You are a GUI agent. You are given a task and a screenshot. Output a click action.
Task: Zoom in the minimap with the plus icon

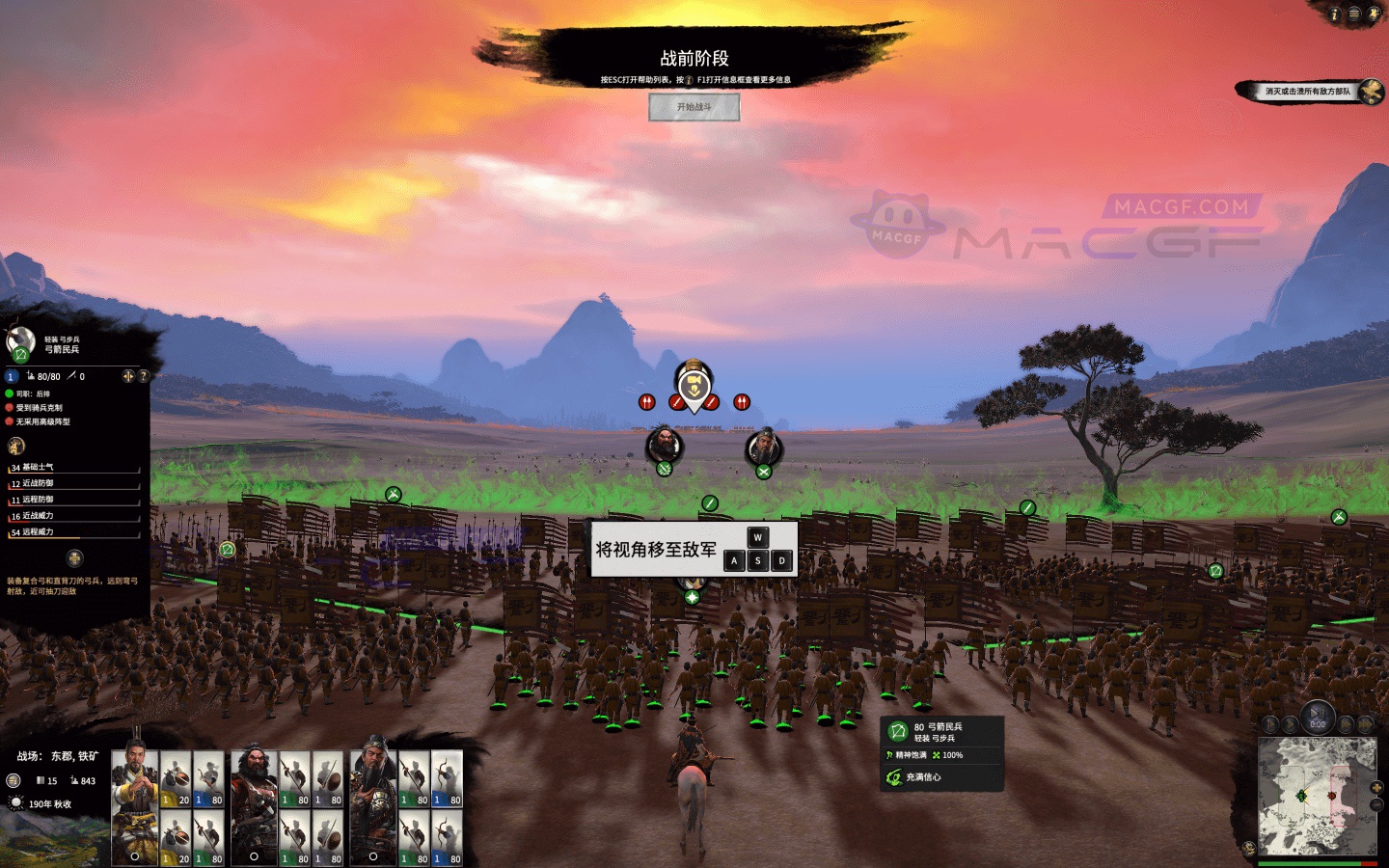(1376, 788)
